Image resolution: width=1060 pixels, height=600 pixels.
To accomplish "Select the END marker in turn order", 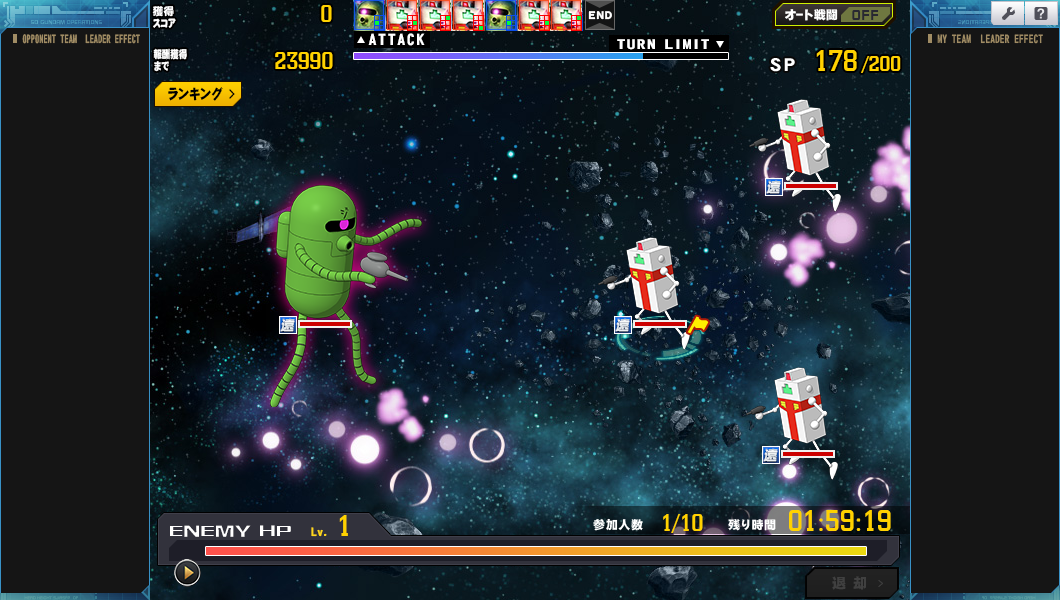I will tap(600, 15).
